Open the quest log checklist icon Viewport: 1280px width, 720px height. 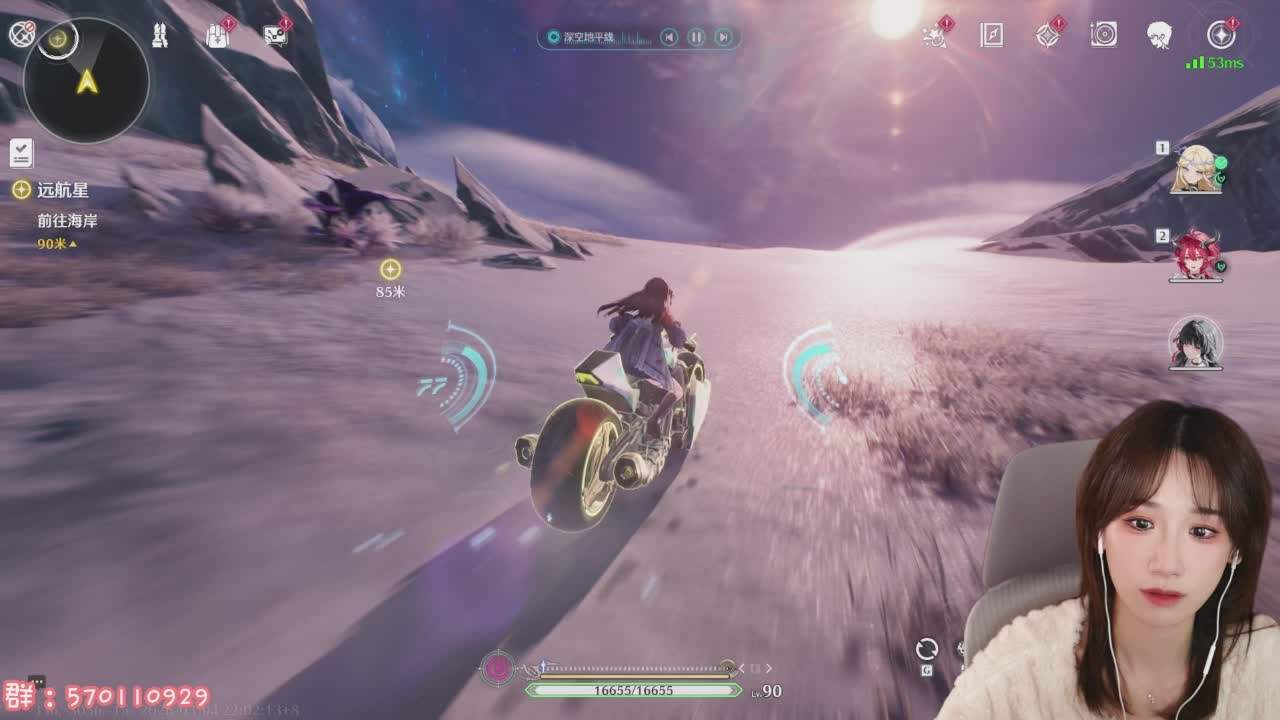point(21,153)
